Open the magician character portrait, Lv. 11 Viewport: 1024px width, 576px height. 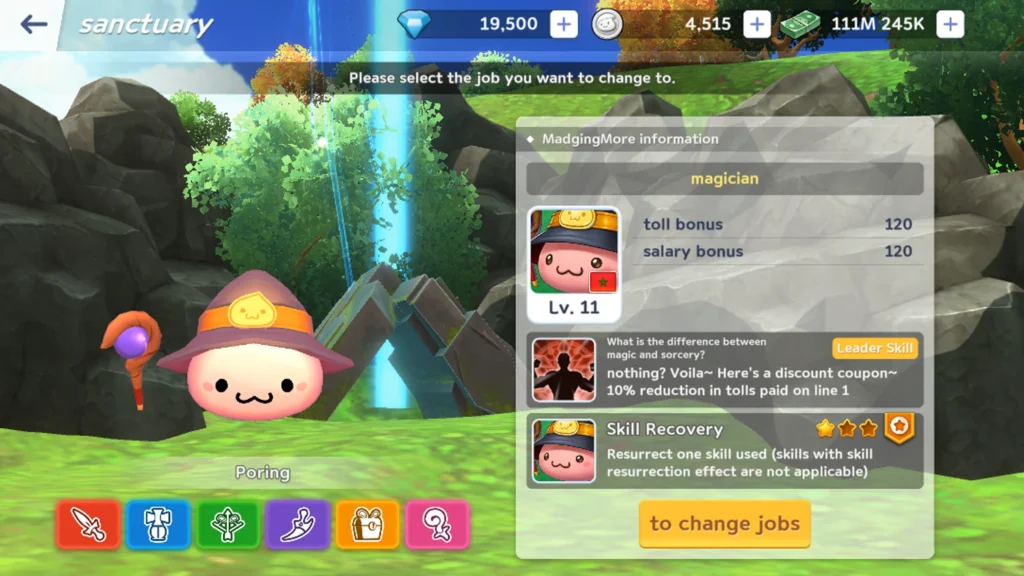click(x=574, y=262)
